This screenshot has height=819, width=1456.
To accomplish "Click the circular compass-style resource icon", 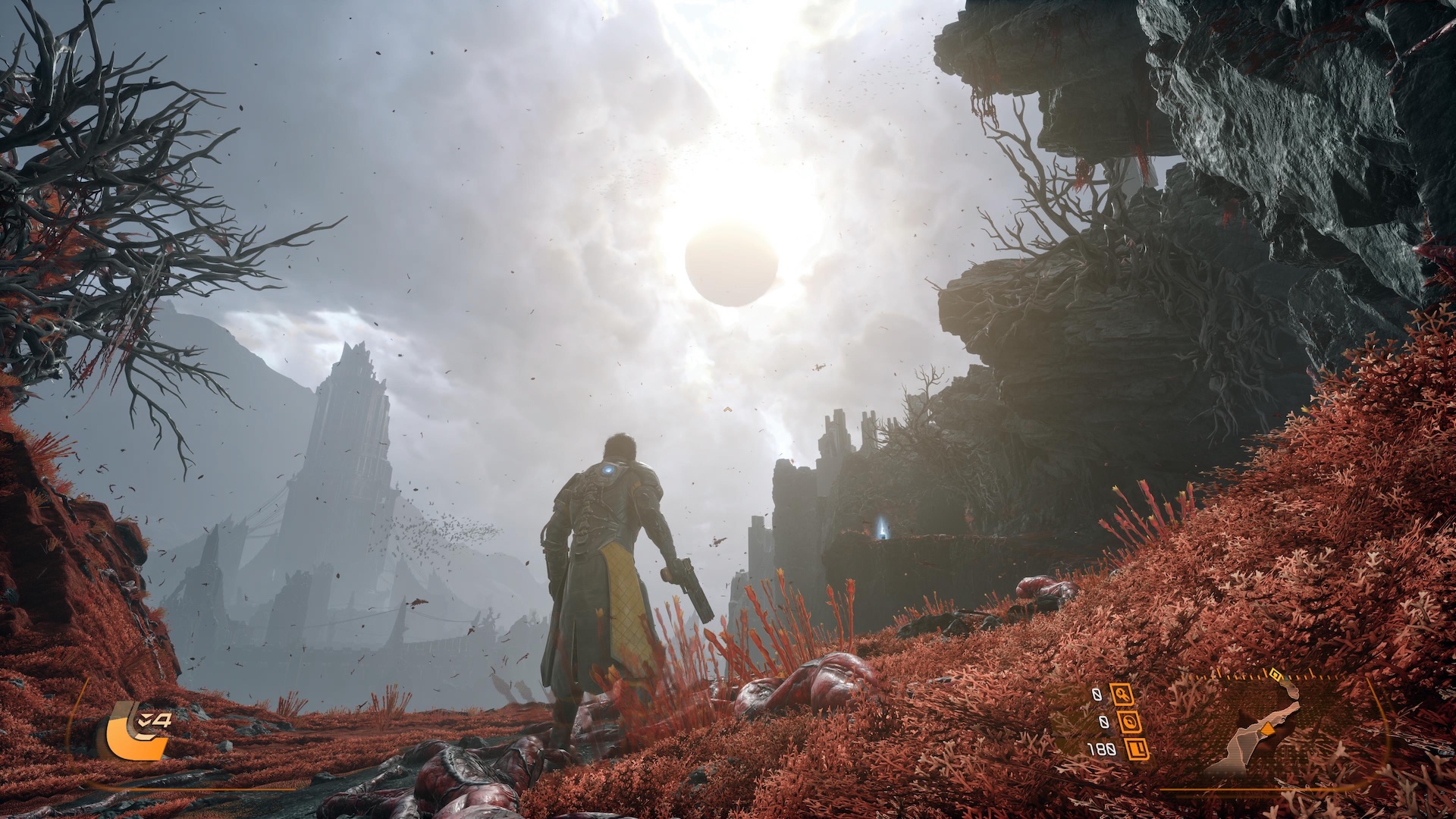I will click(x=1130, y=721).
